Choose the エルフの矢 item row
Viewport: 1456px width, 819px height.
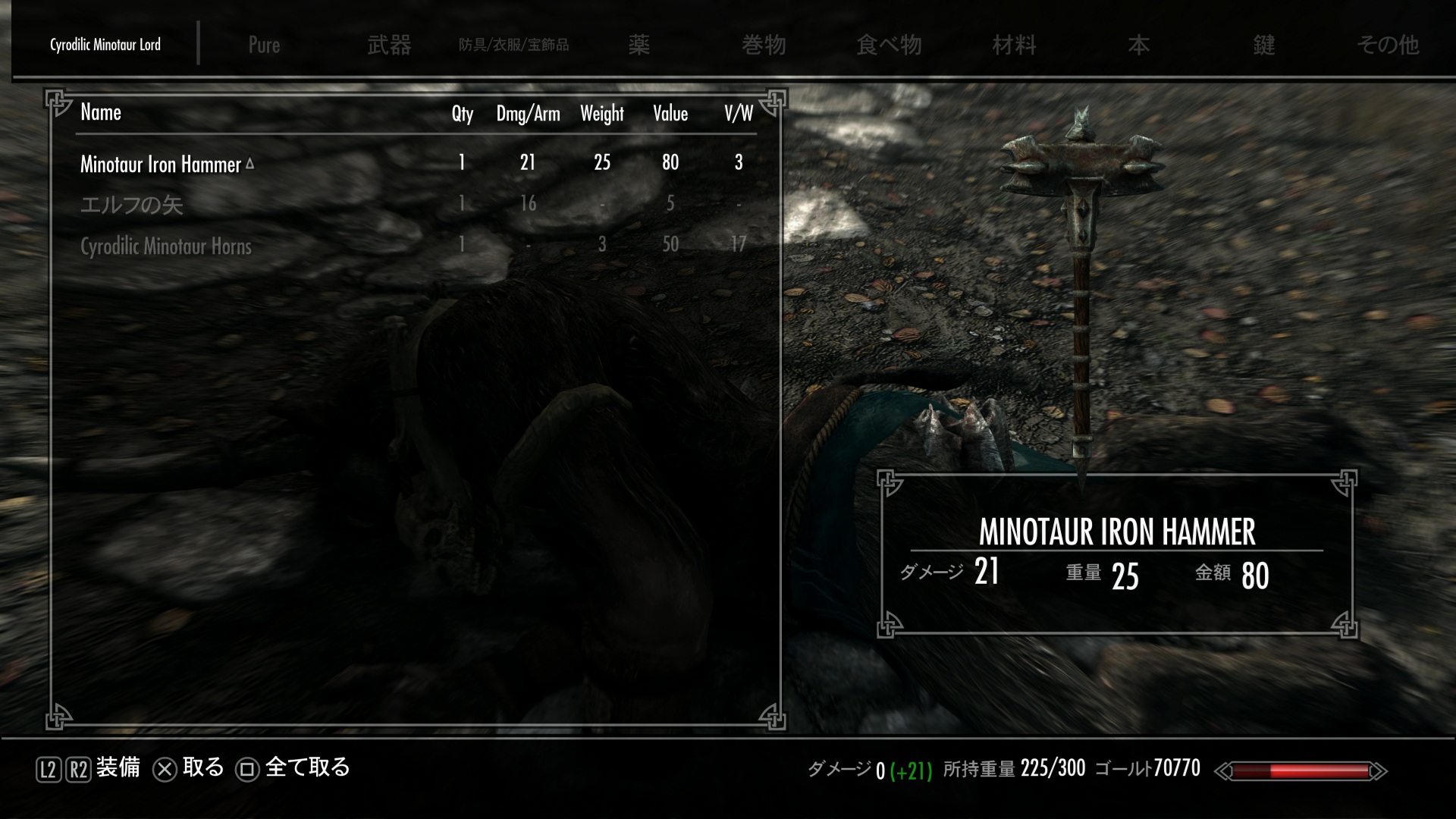click(132, 205)
